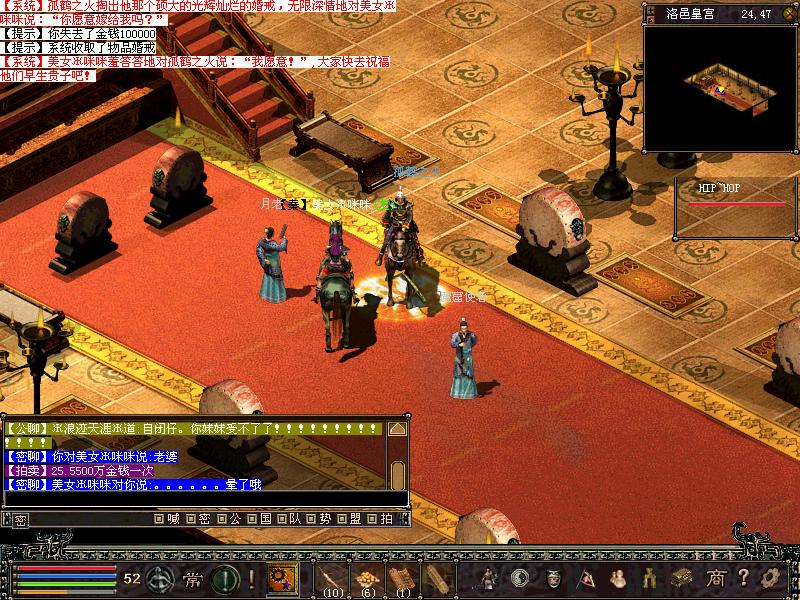Open the character panel warrior icon
The width and height of the screenshot is (800, 600).
point(489,577)
